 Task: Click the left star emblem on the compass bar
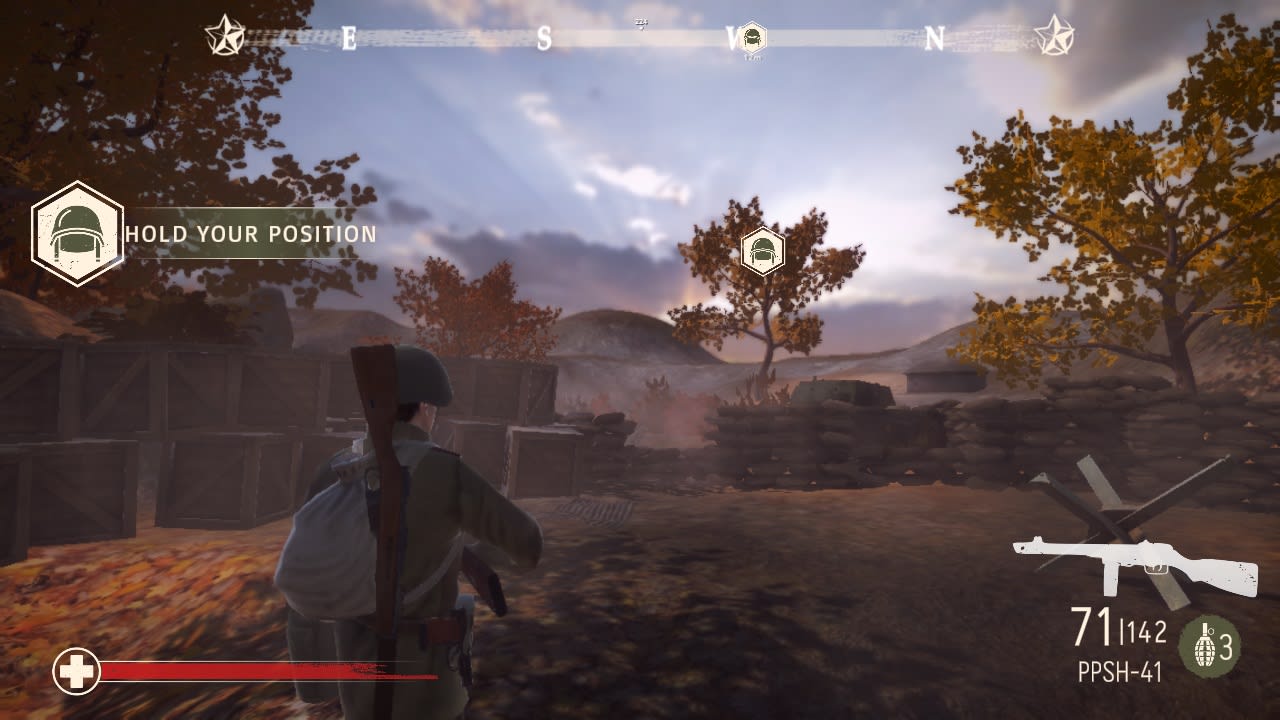(228, 35)
